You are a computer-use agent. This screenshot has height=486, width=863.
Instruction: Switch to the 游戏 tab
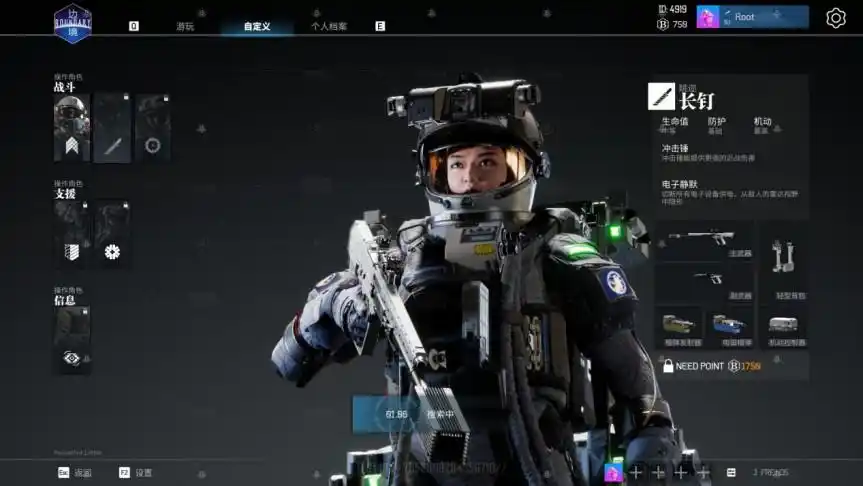tap(185, 26)
